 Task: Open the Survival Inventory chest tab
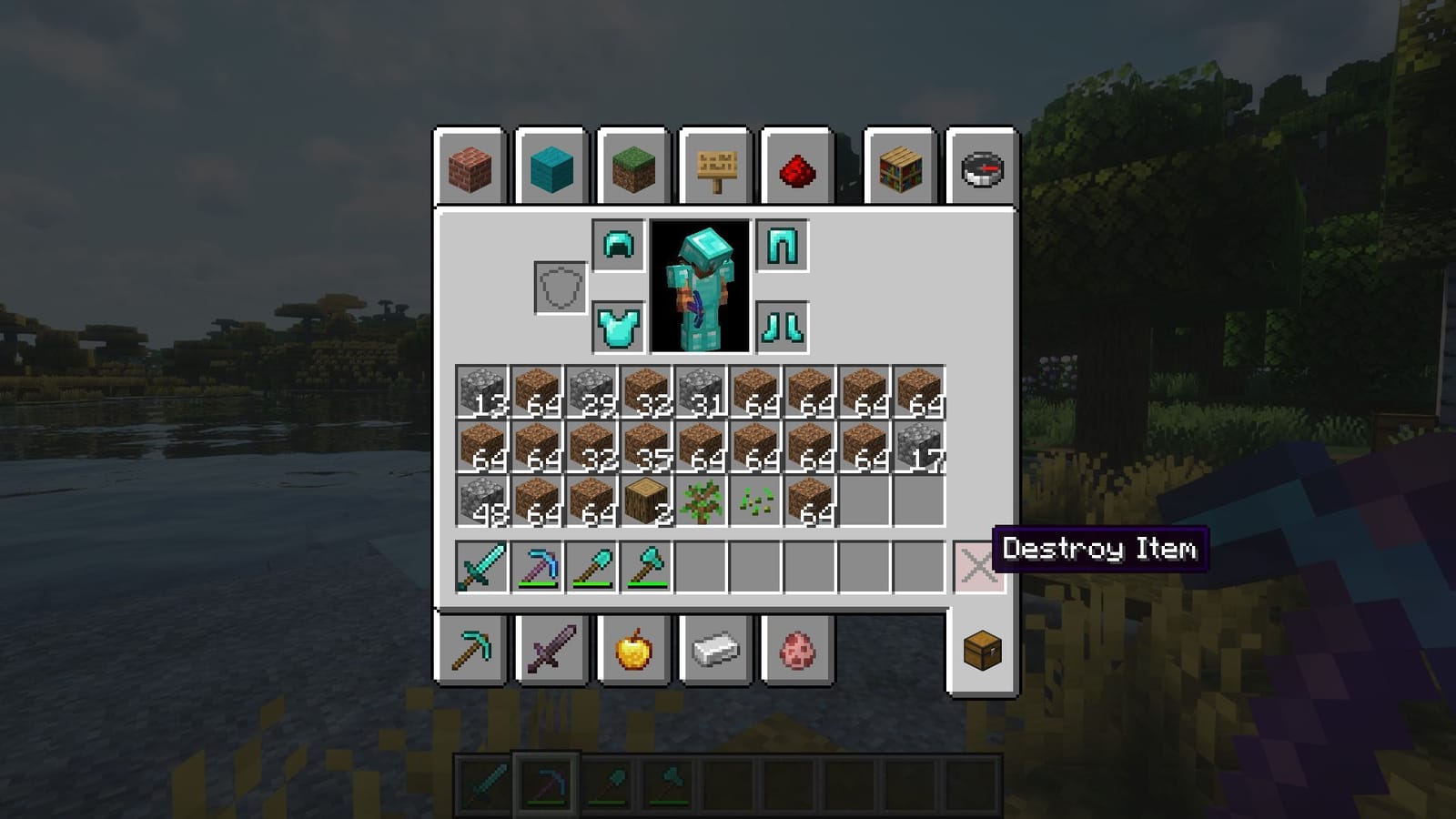pos(982,651)
